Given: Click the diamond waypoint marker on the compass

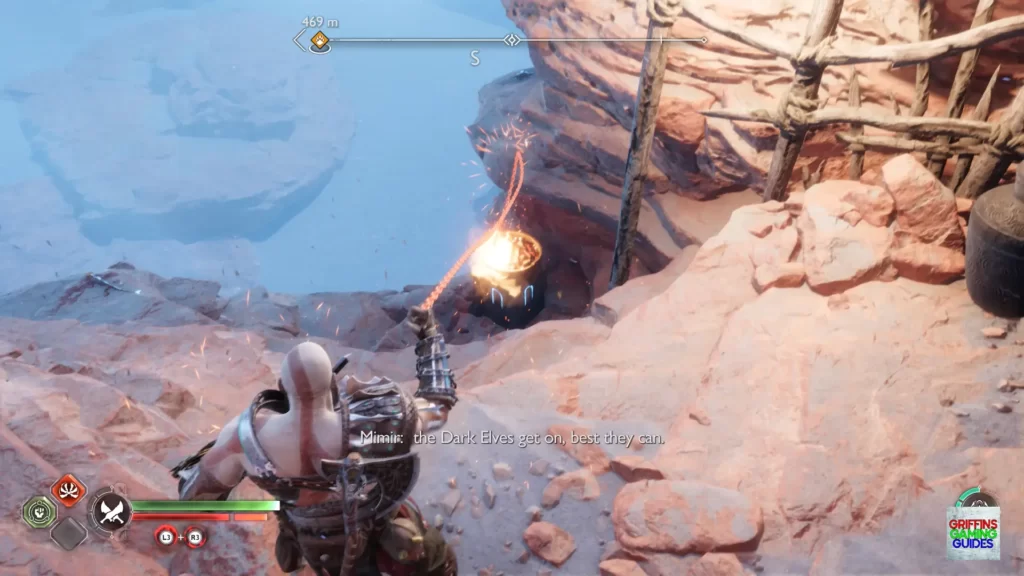Looking at the screenshot, I should point(512,40).
